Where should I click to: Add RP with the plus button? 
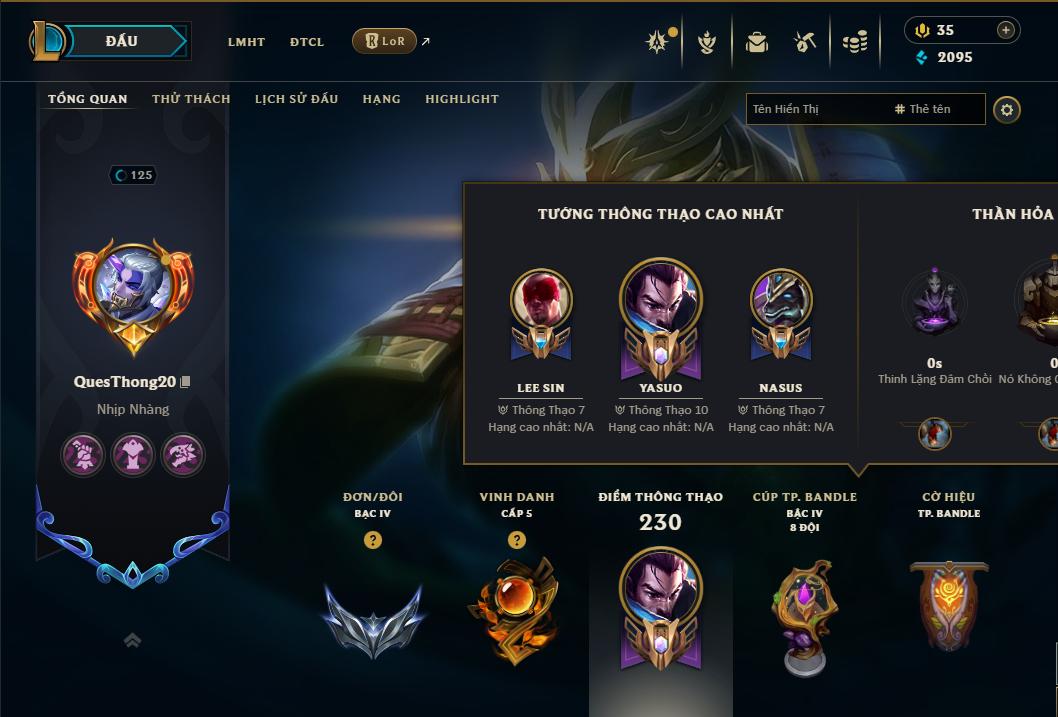pyautogui.click(x=1005, y=30)
